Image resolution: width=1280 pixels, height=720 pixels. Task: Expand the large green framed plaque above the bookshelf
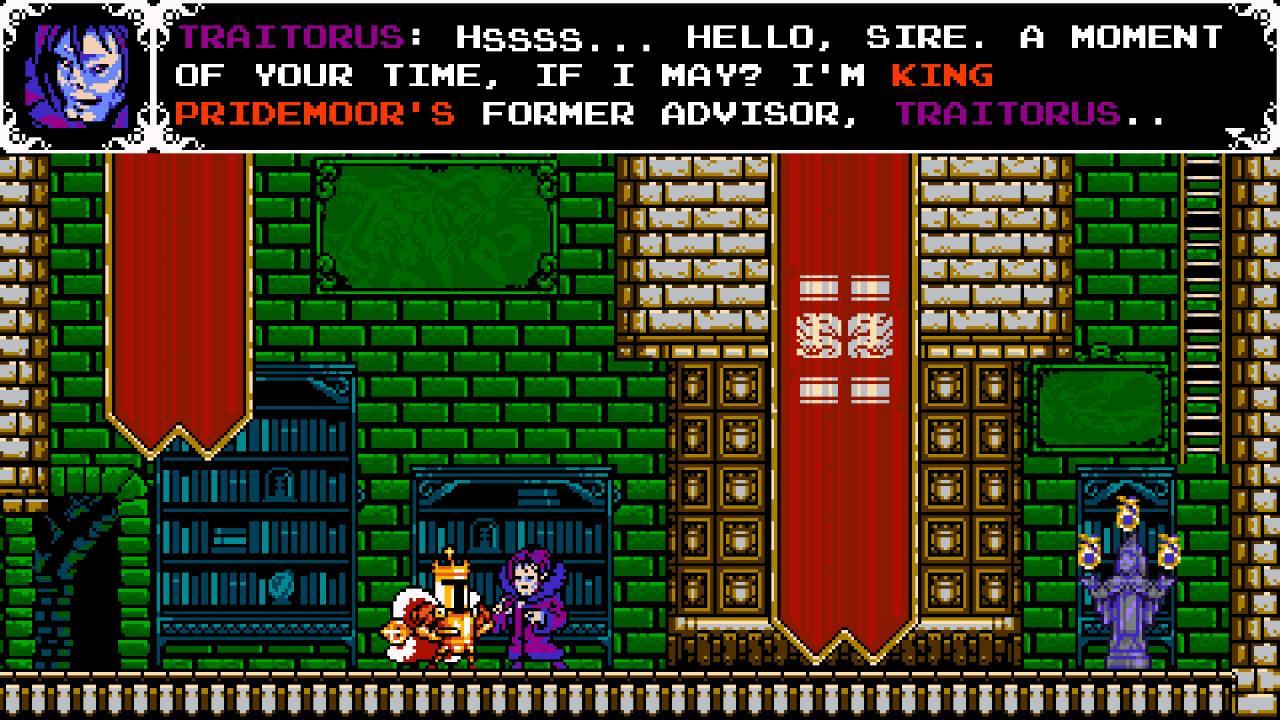pos(437,228)
